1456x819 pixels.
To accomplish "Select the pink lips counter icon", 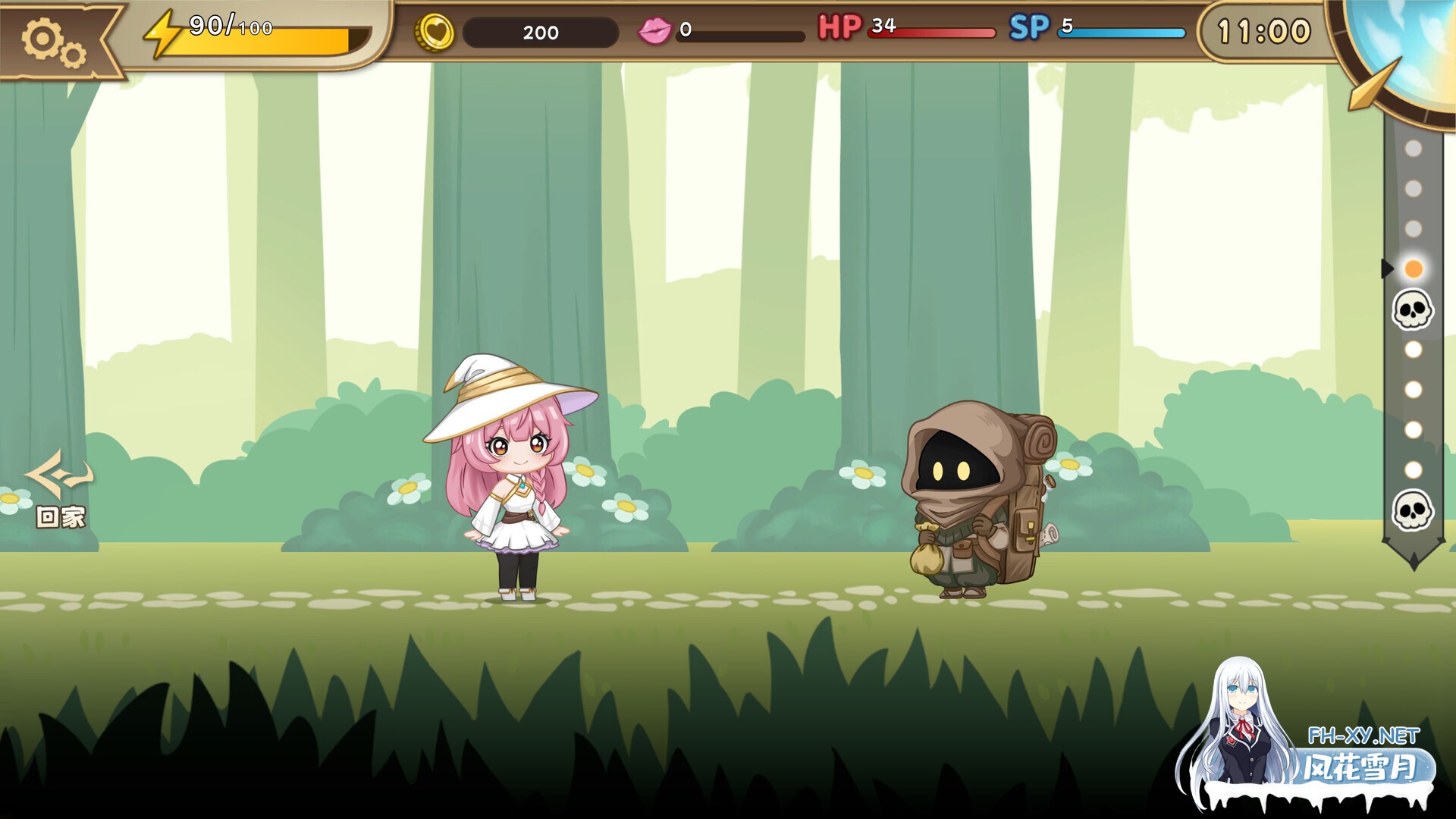I will coord(657,31).
